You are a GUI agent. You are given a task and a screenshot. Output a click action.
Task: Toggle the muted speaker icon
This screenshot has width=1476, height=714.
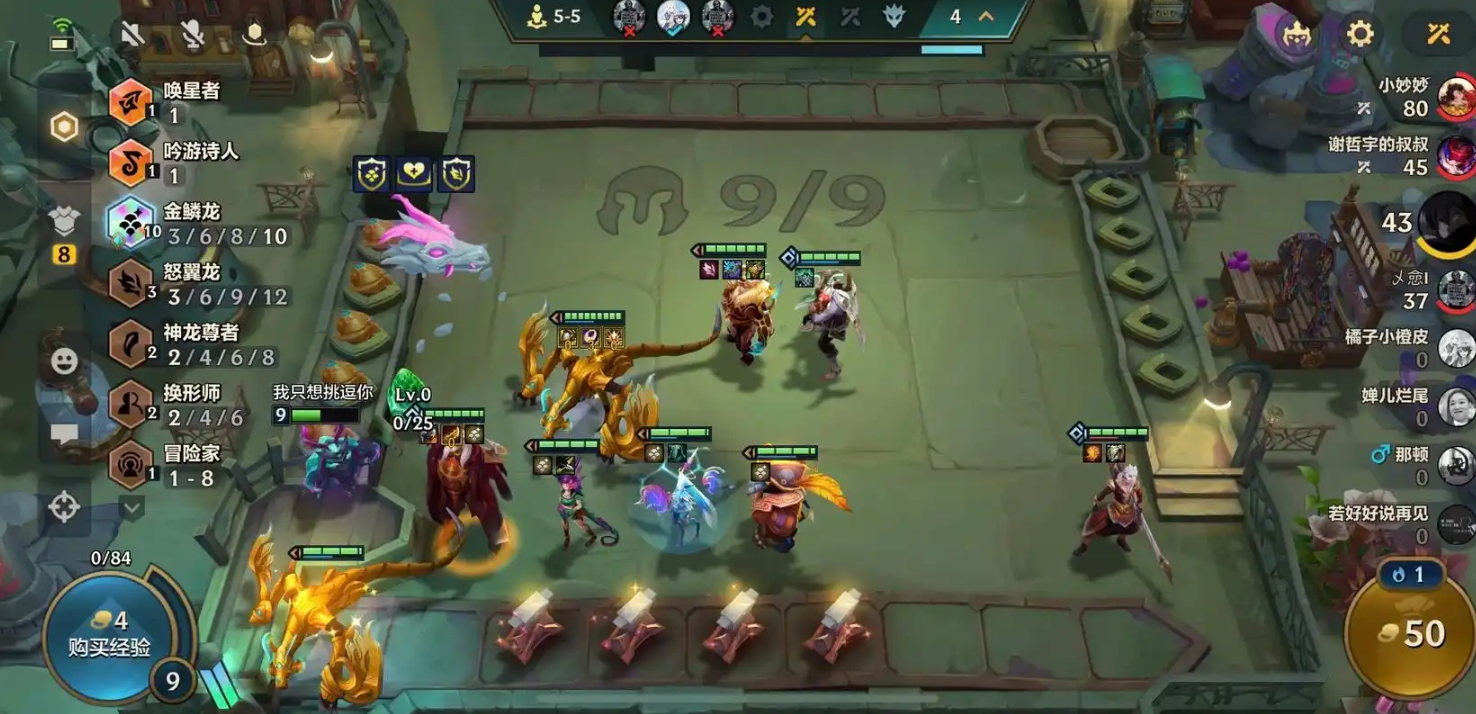click(x=132, y=34)
